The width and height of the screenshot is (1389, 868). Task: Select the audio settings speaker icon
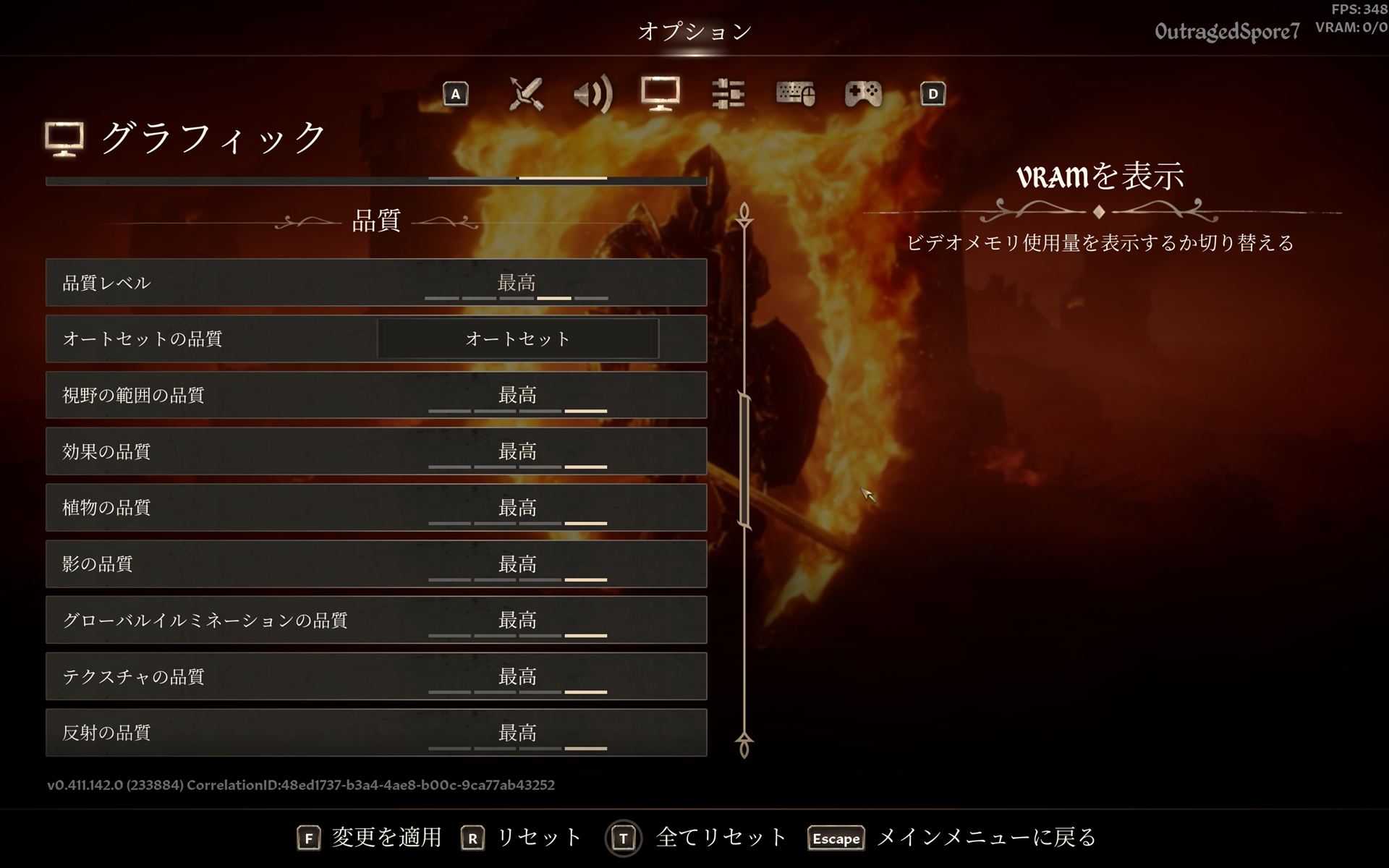(592, 94)
